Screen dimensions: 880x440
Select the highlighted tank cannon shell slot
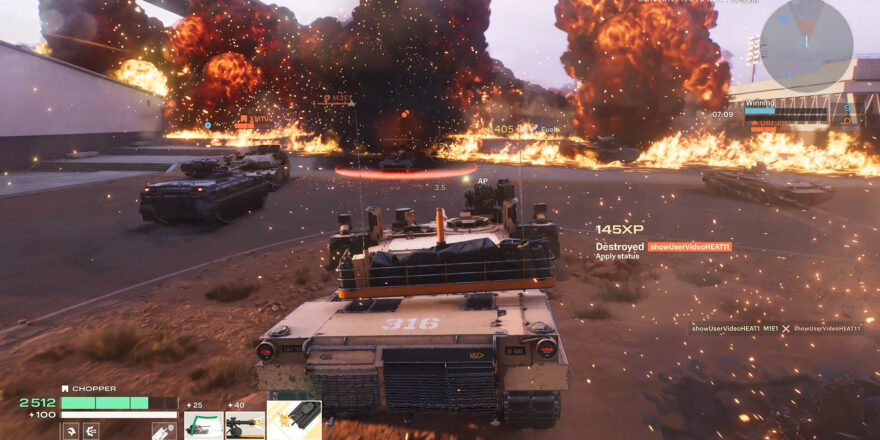pyautogui.click(x=294, y=421)
